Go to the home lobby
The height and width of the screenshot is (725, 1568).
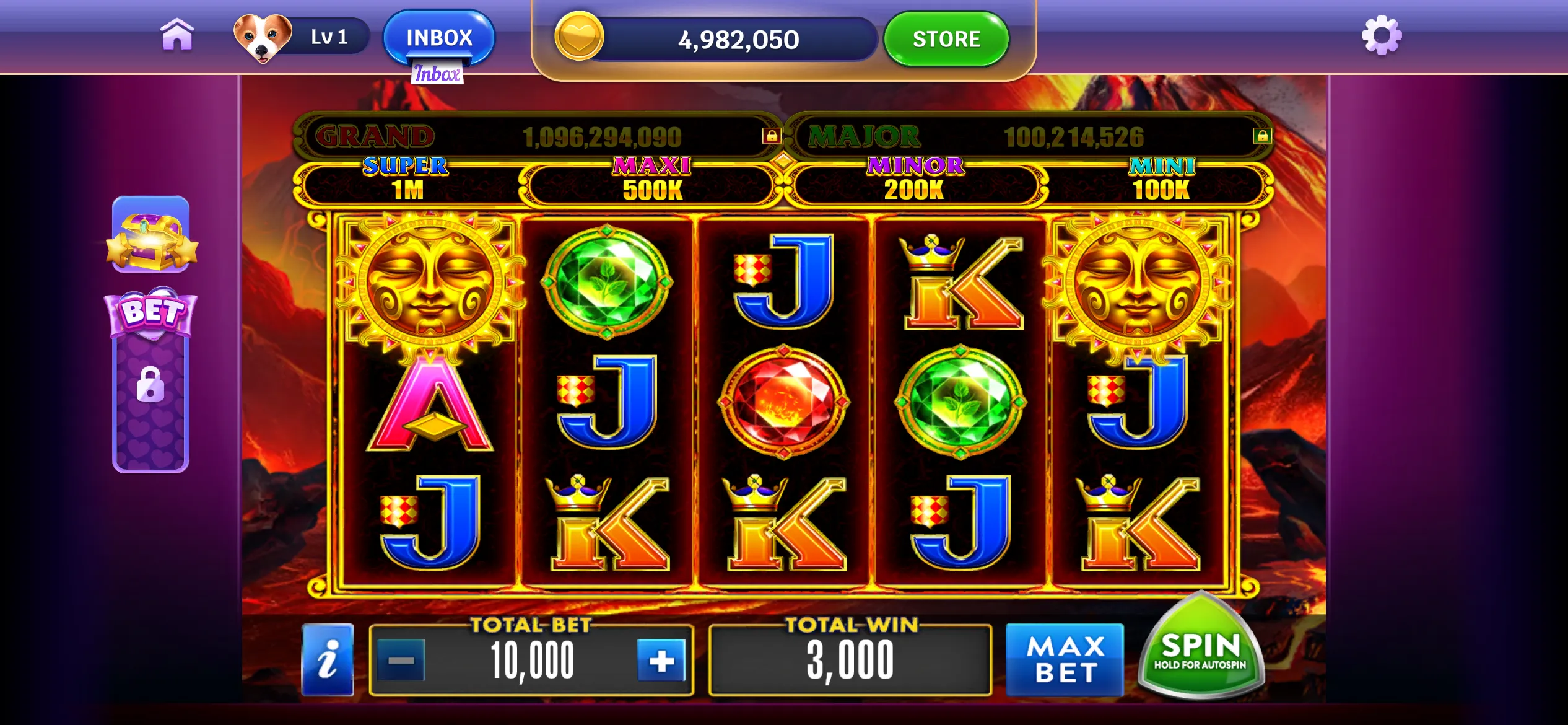177,35
